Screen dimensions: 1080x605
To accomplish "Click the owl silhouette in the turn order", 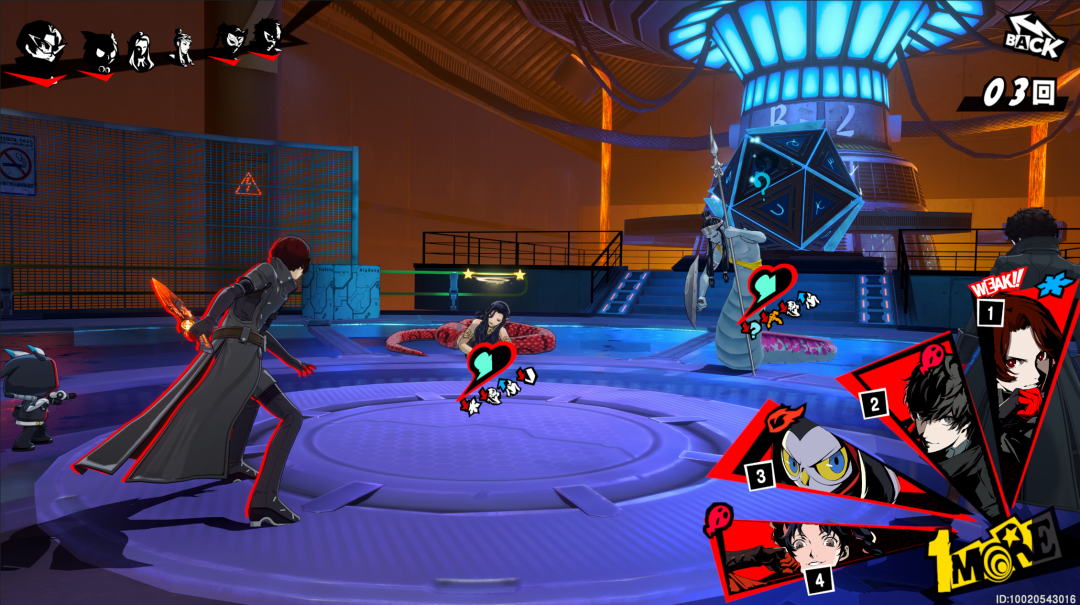I will [100, 48].
